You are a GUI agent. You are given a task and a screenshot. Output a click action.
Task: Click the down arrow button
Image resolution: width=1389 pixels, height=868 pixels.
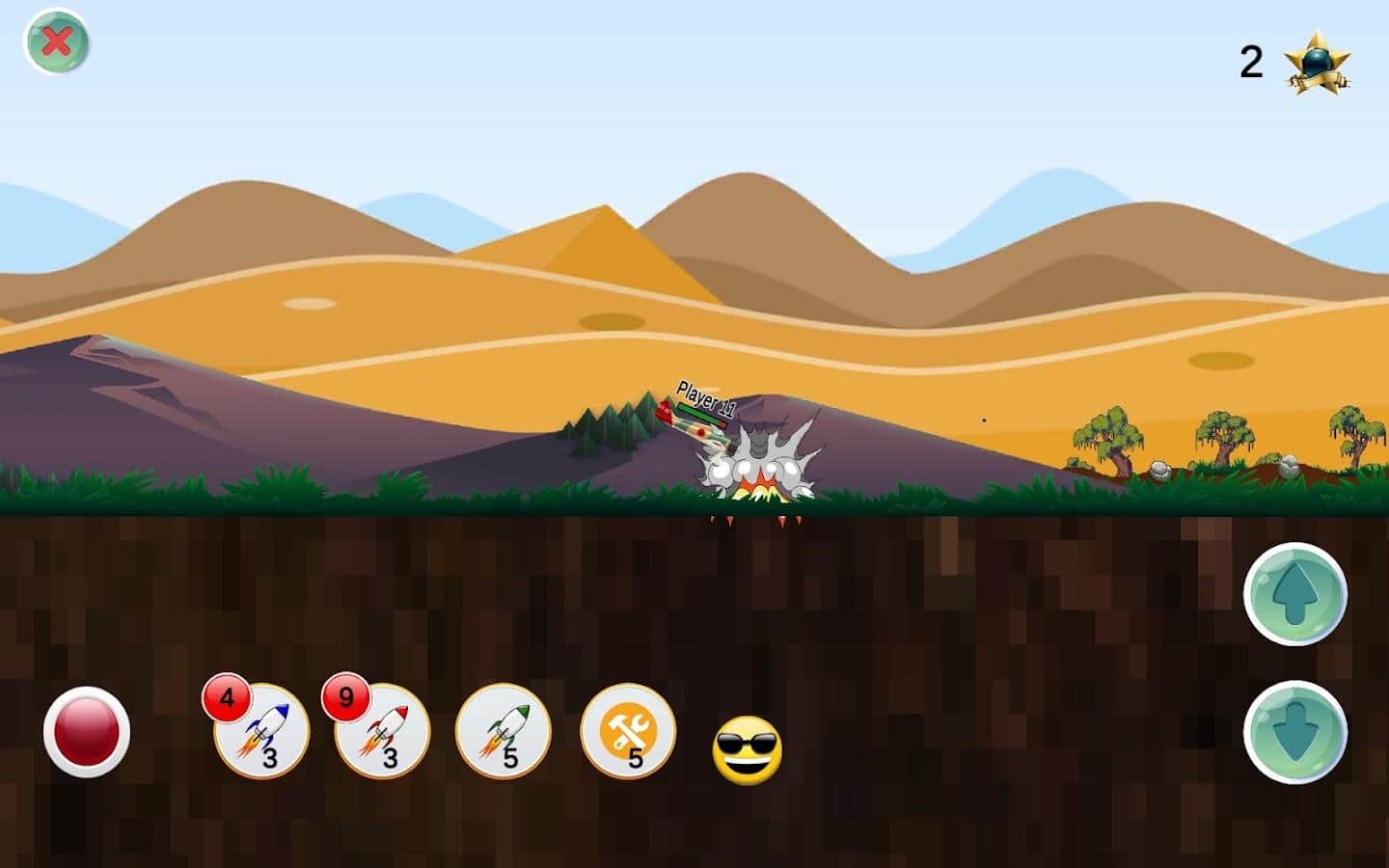(1294, 732)
